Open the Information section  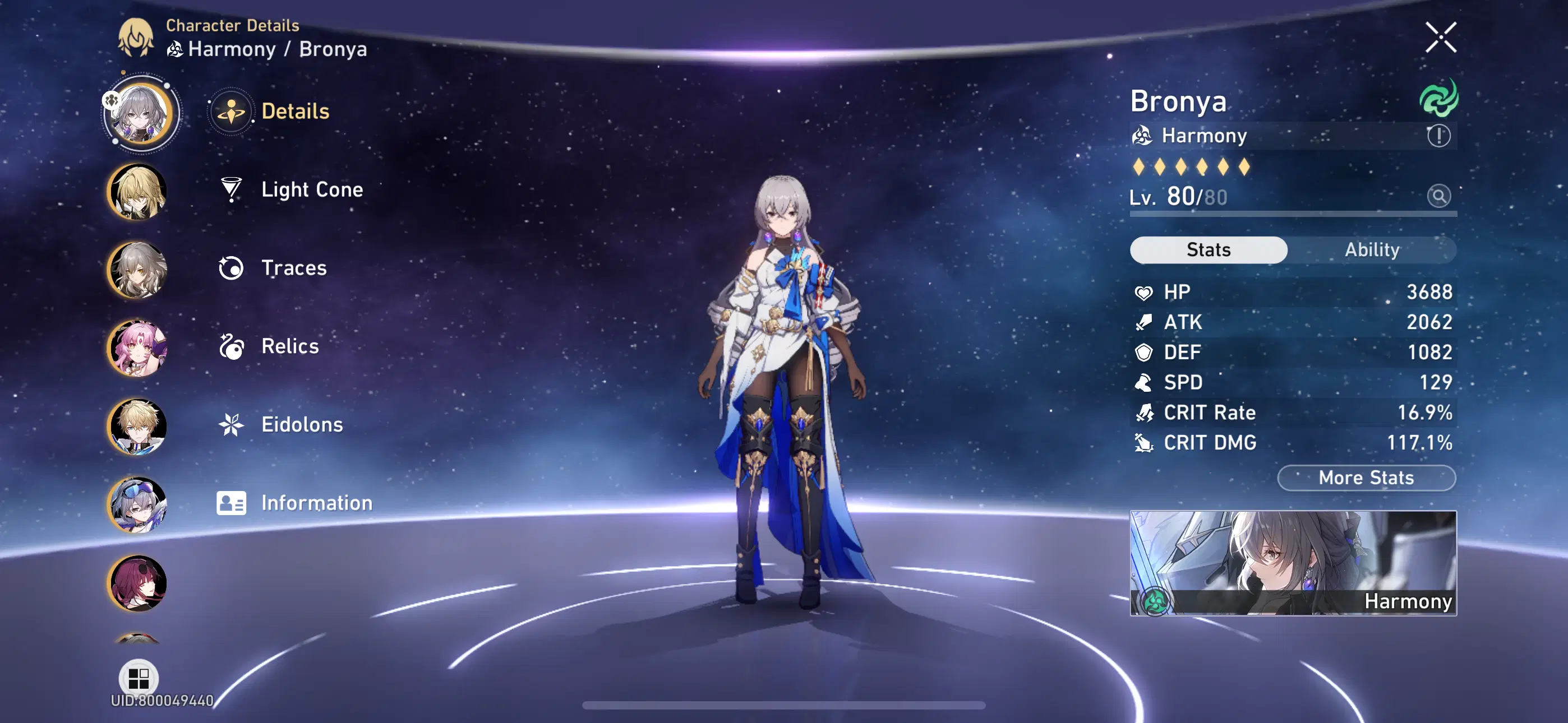pos(230,503)
